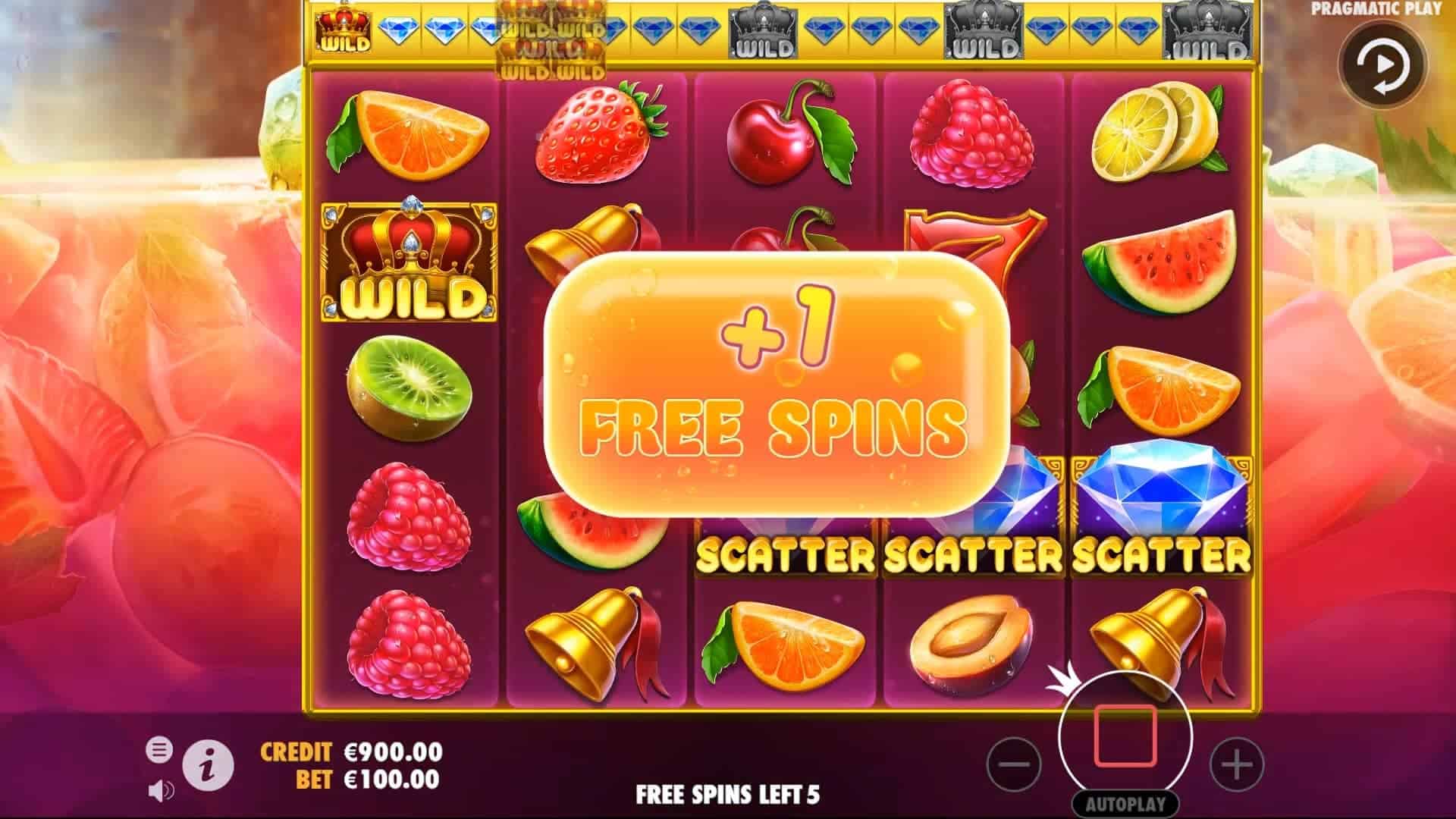Click the silver WILD crown on the top reel
The width and height of the screenshot is (1456, 819).
click(x=764, y=32)
